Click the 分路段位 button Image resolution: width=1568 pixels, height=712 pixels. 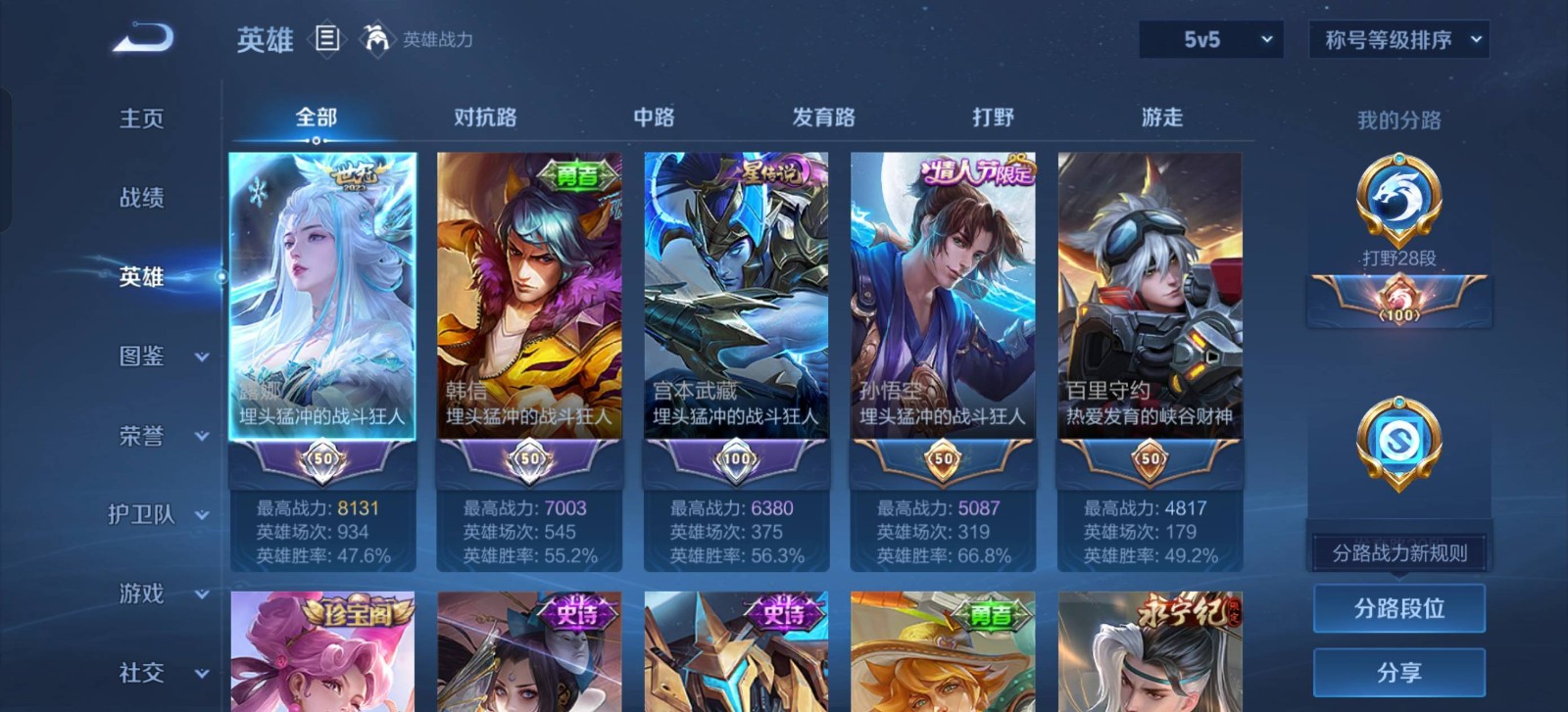click(1398, 608)
